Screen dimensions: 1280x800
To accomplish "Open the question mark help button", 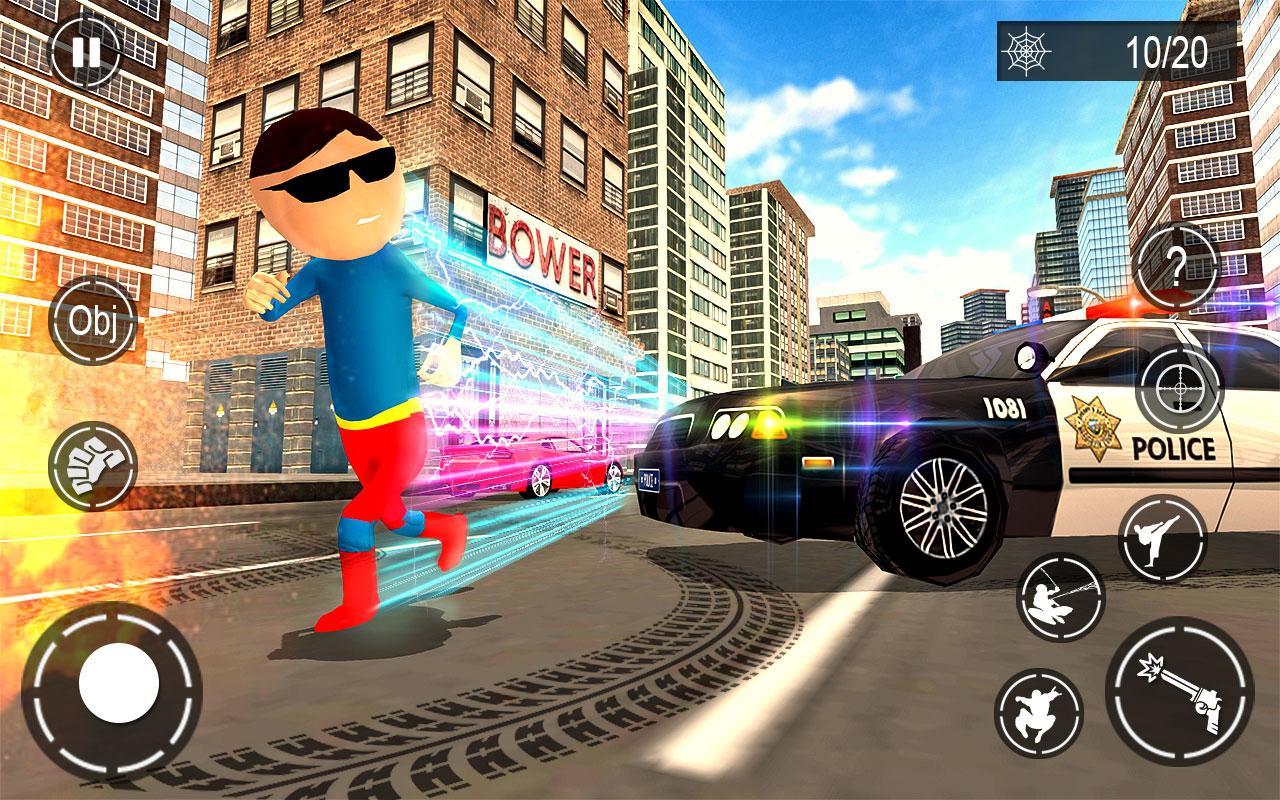I will (x=1177, y=267).
